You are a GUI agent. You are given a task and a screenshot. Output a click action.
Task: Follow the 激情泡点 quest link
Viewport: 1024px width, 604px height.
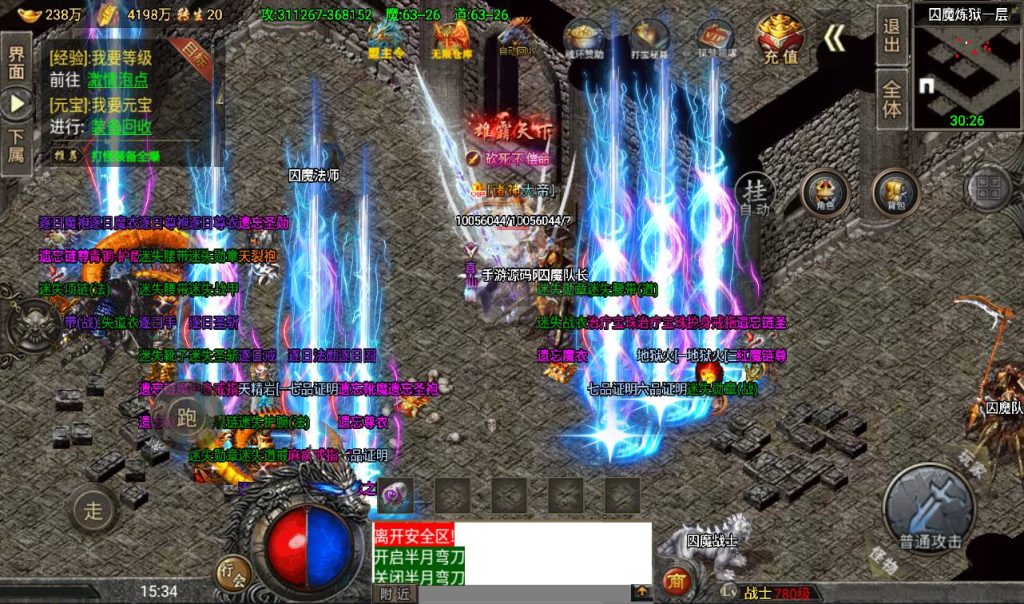[120, 81]
